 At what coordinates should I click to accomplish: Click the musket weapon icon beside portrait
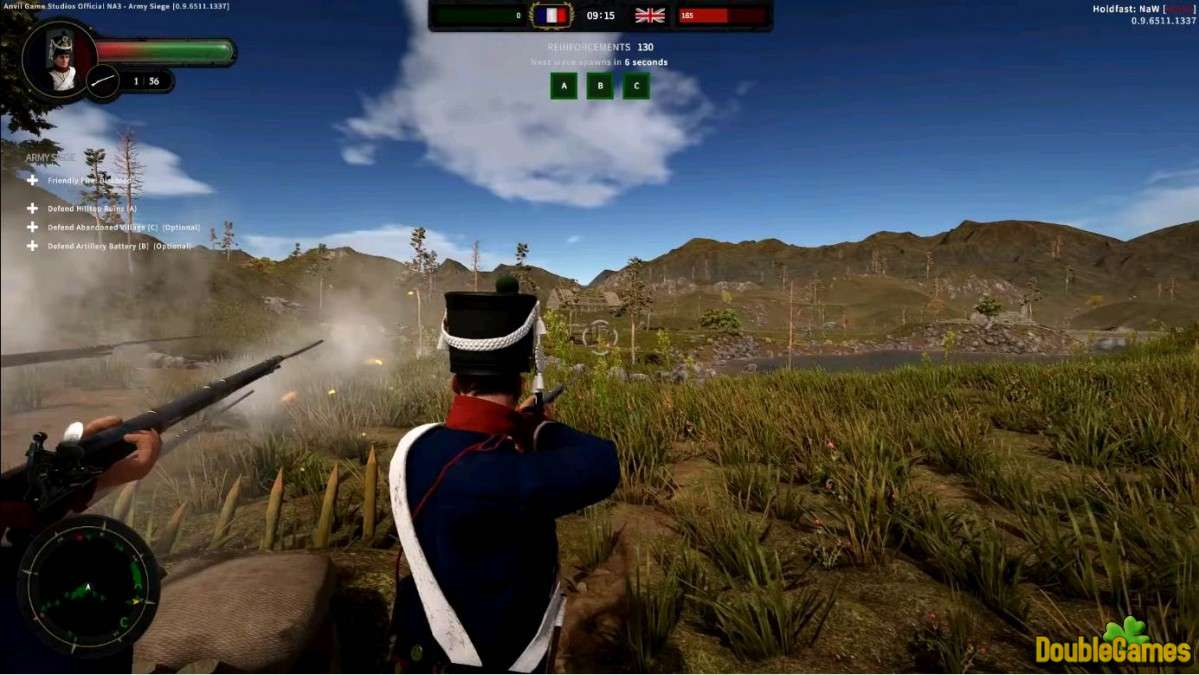(103, 82)
